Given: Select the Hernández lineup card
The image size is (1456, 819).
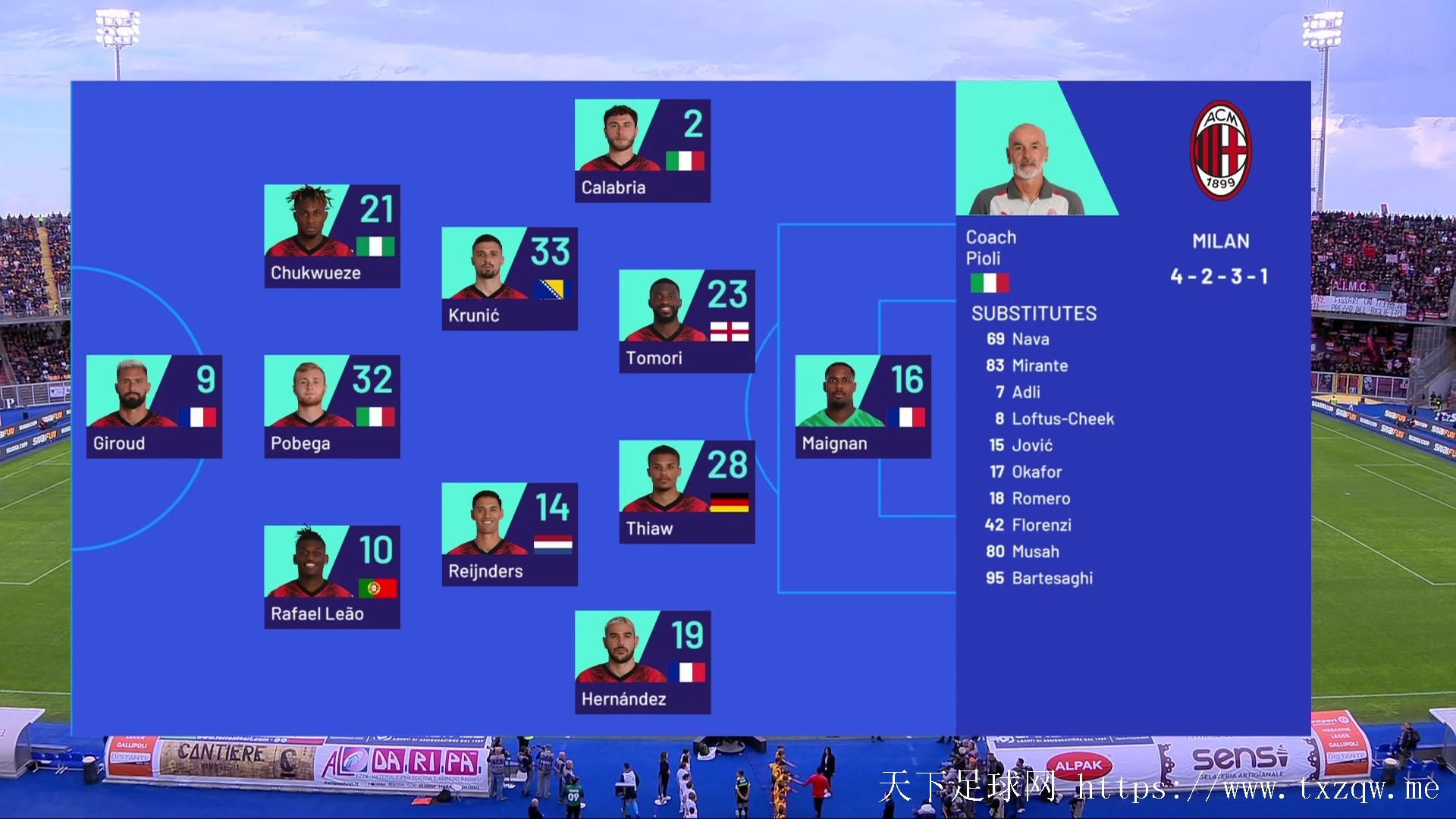Looking at the screenshot, I should [x=642, y=662].
